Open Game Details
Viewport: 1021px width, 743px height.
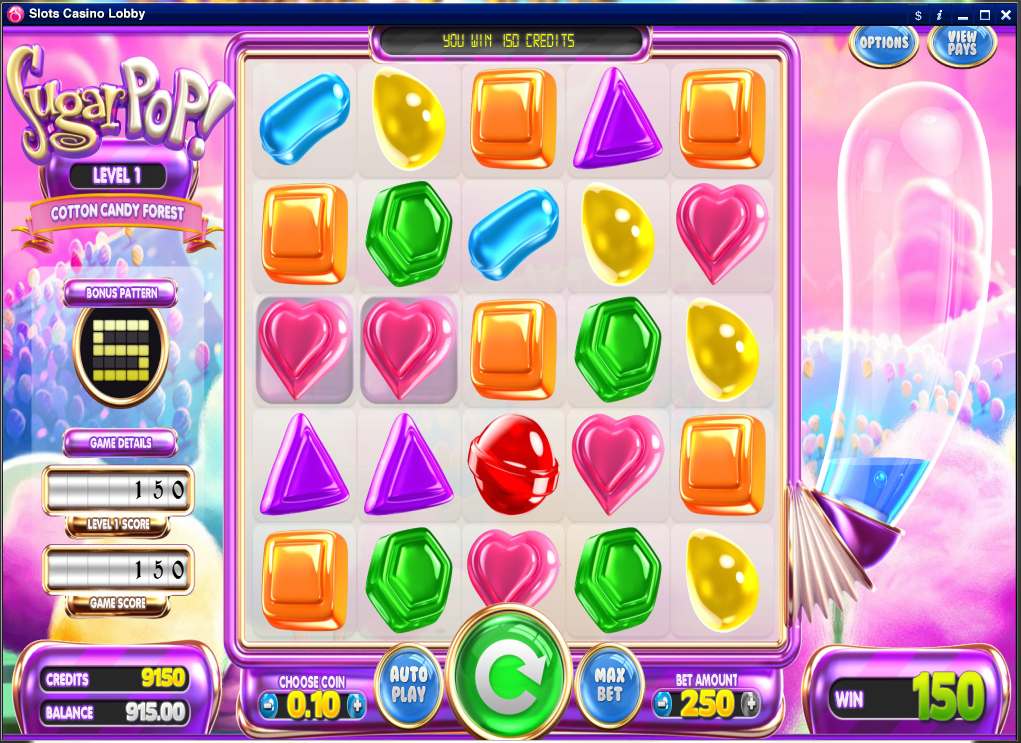click(x=120, y=442)
